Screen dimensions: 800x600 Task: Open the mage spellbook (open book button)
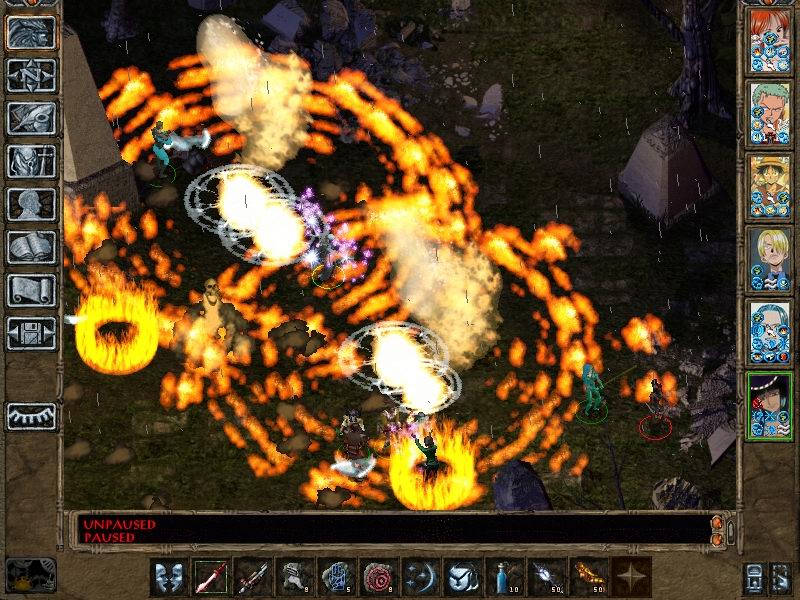(x=31, y=247)
